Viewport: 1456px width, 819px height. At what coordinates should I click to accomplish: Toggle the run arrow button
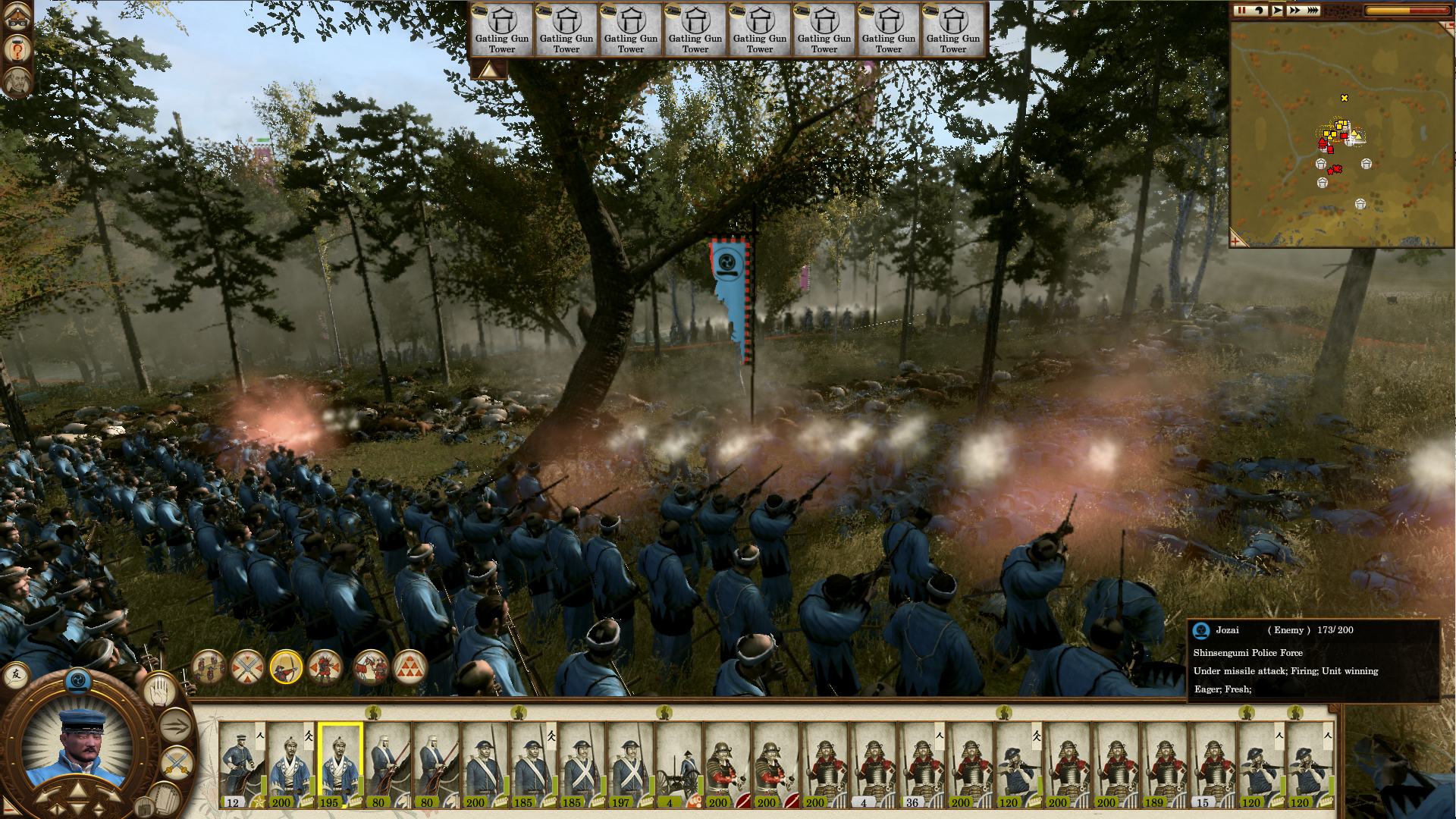[175, 726]
